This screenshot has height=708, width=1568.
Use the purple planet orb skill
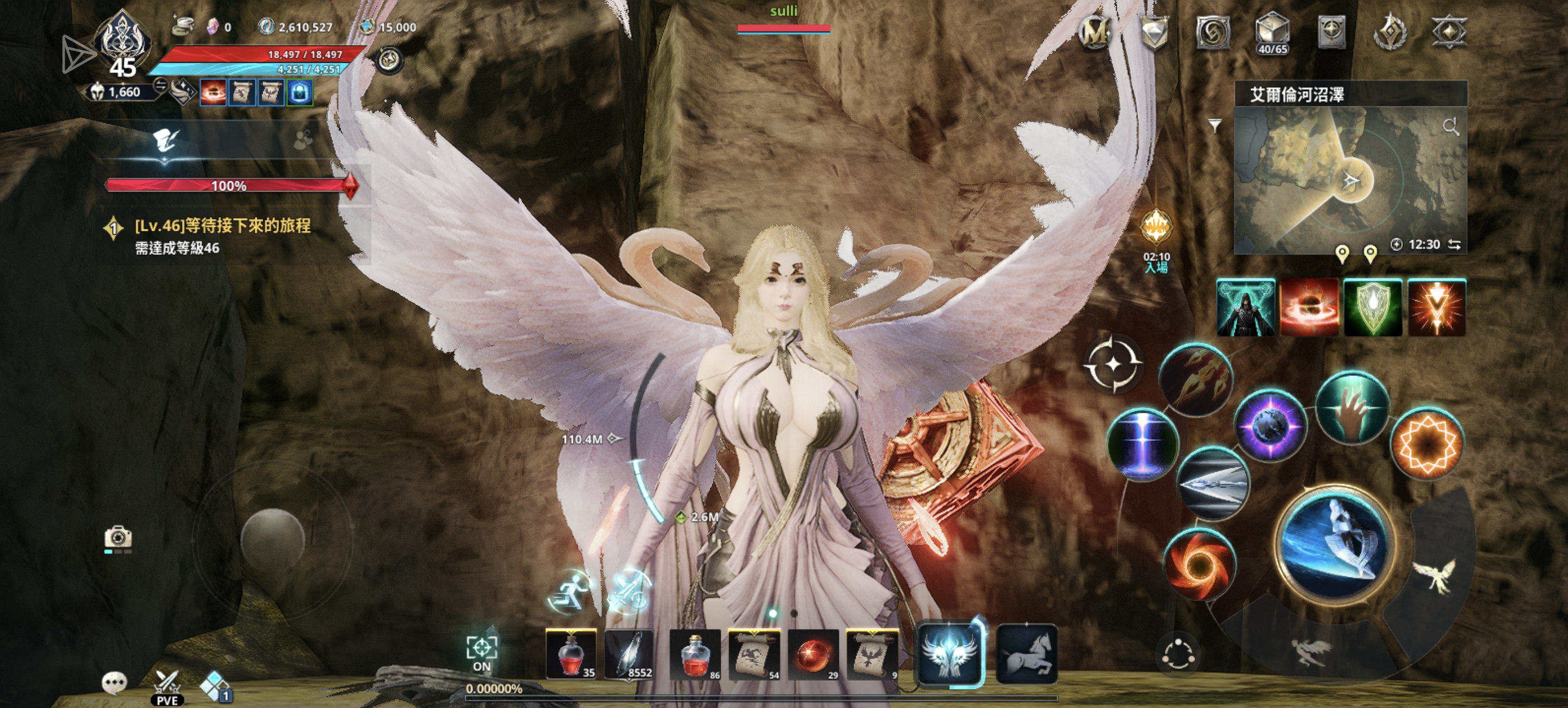1270,426
